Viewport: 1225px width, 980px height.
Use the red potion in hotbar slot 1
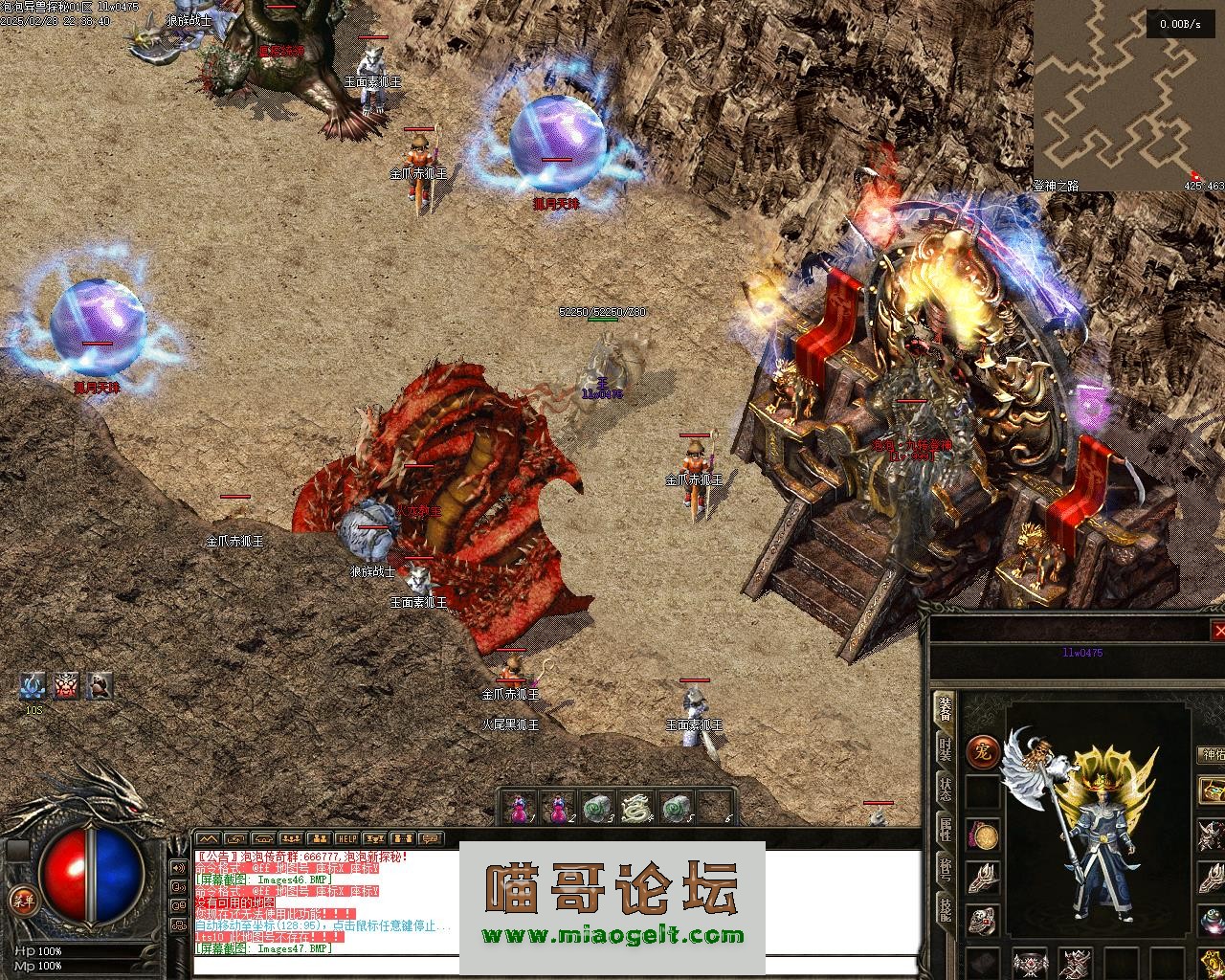(x=519, y=810)
